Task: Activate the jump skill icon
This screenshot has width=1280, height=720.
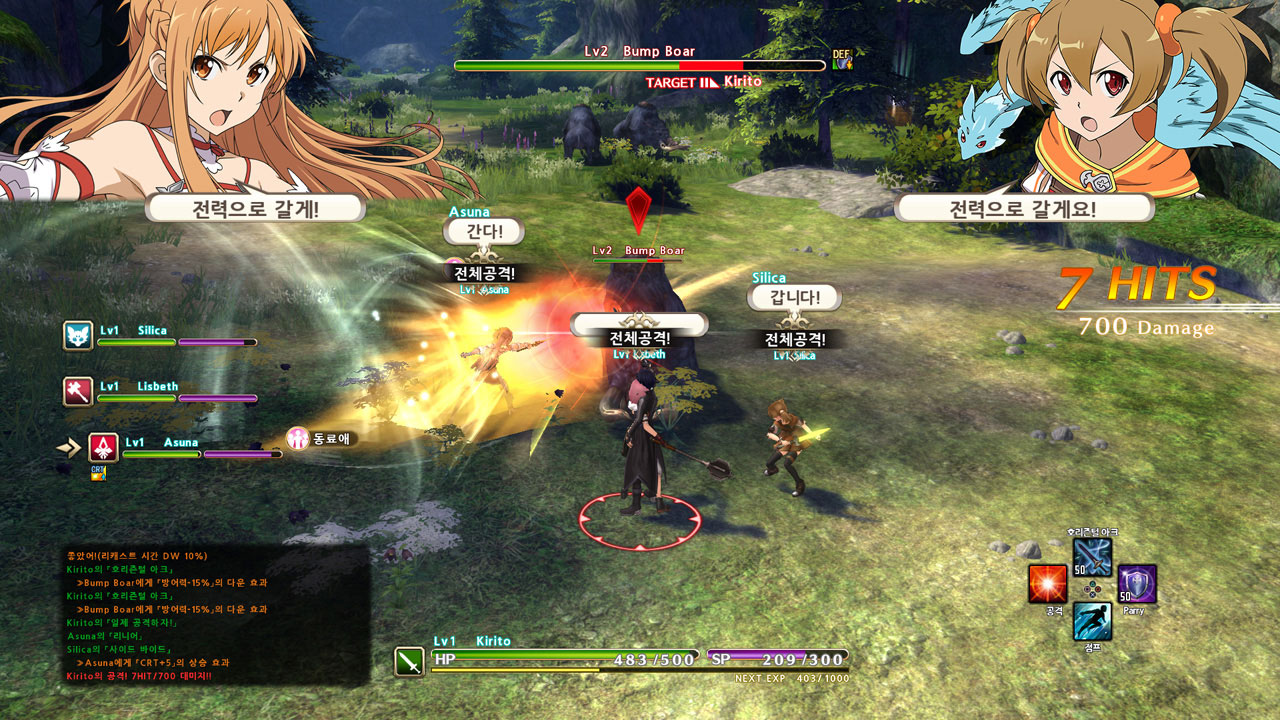Action: pyautogui.click(x=1092, y=621)
